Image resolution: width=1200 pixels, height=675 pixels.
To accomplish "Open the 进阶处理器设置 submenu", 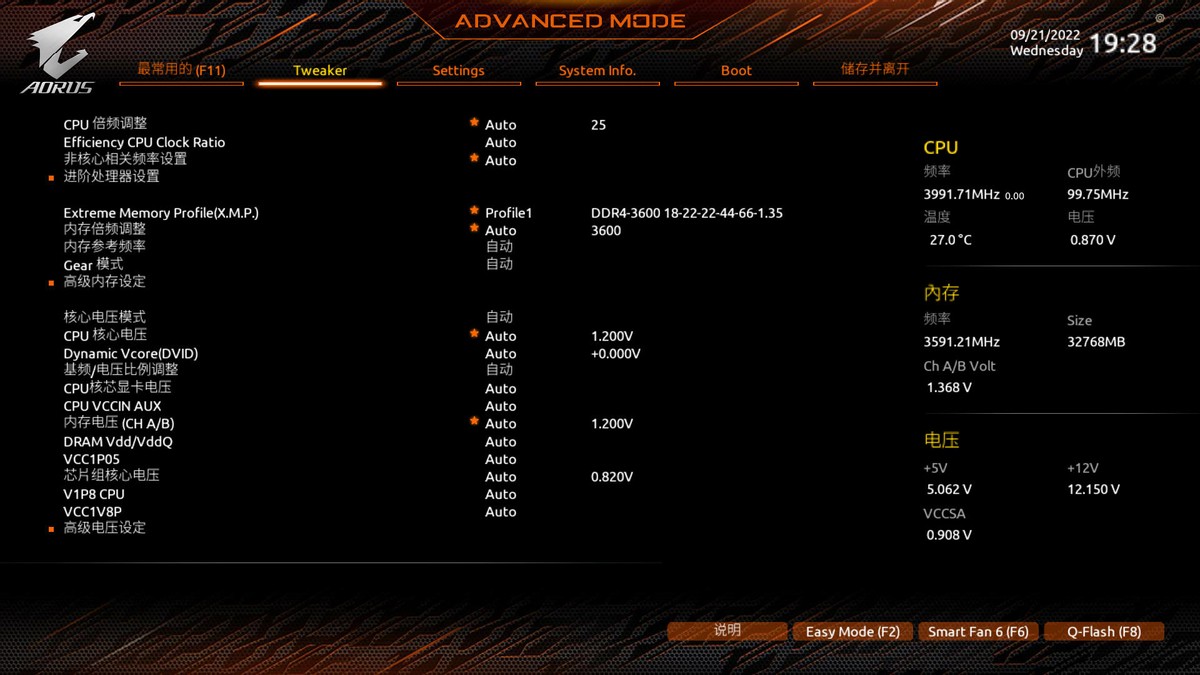I will [112, 177].
